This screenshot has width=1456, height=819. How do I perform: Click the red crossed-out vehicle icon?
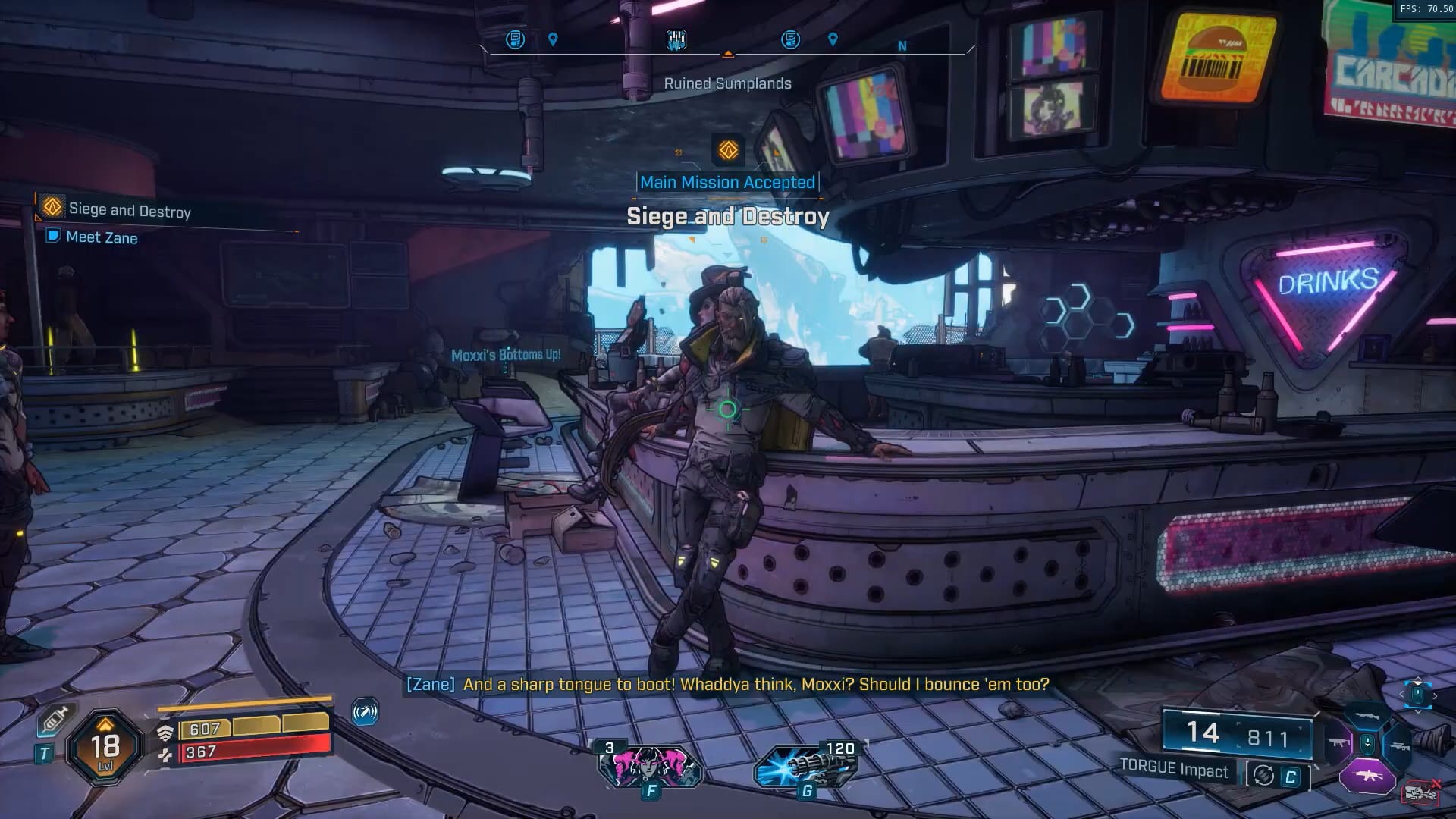pyautogui.click(x=1421, y=792)
